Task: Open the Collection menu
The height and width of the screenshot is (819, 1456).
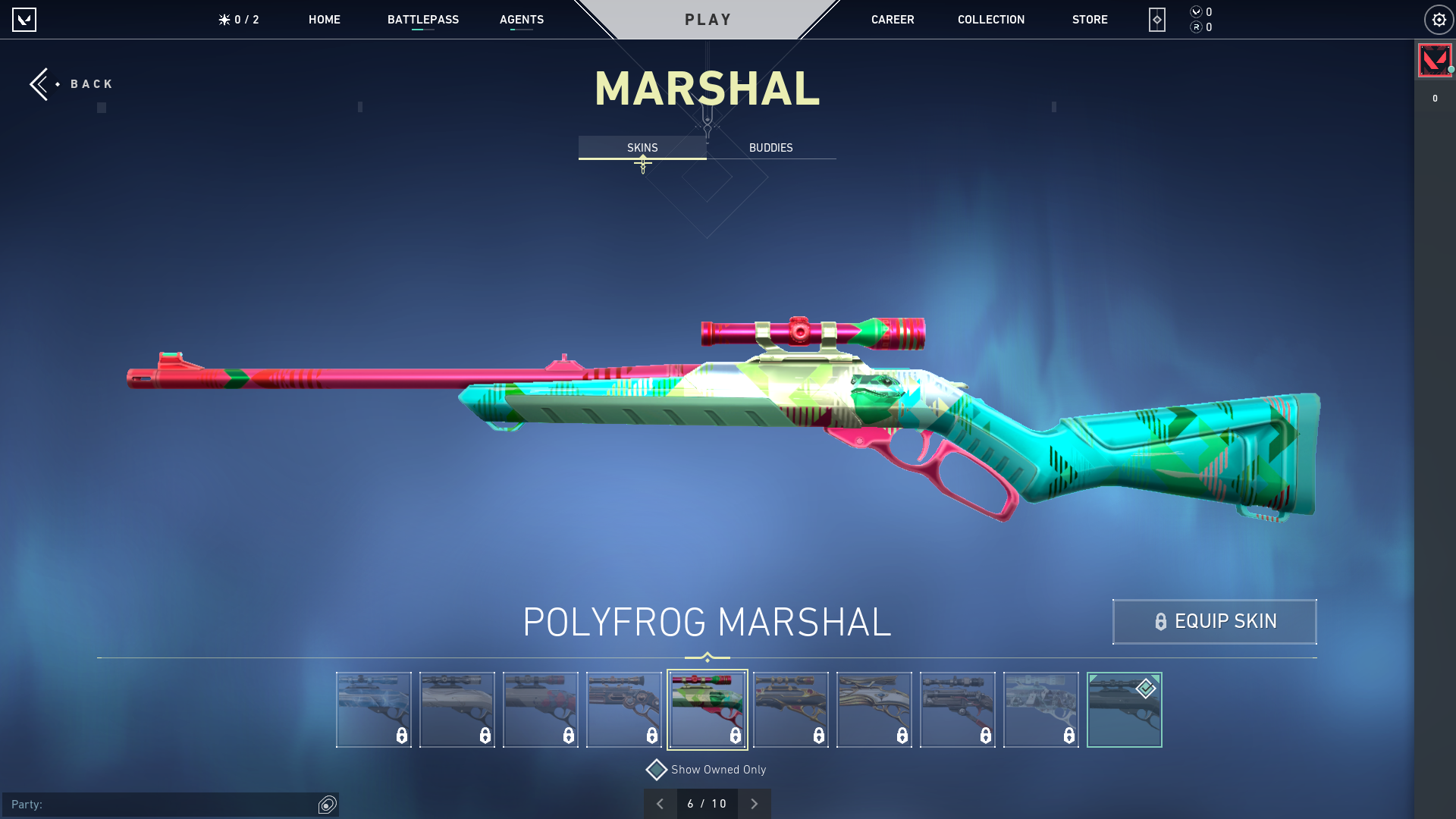Action: pyautogui.click(x=990, y=20)
